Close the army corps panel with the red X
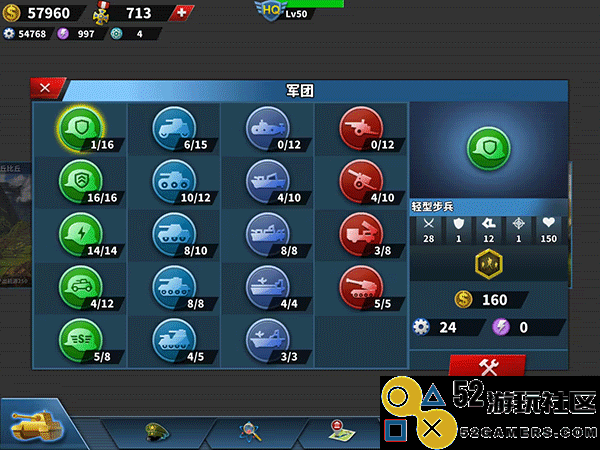This screenshot has width=600, height=450. (45, 88)
